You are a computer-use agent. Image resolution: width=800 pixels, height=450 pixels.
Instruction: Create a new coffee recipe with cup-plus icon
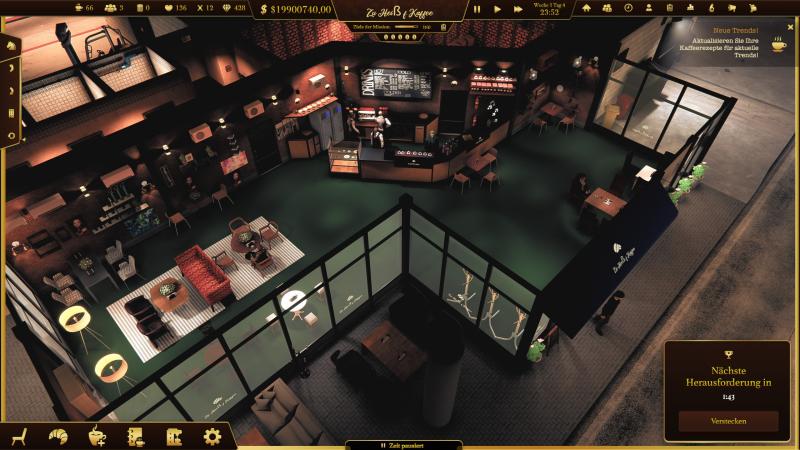pos(97,436)
